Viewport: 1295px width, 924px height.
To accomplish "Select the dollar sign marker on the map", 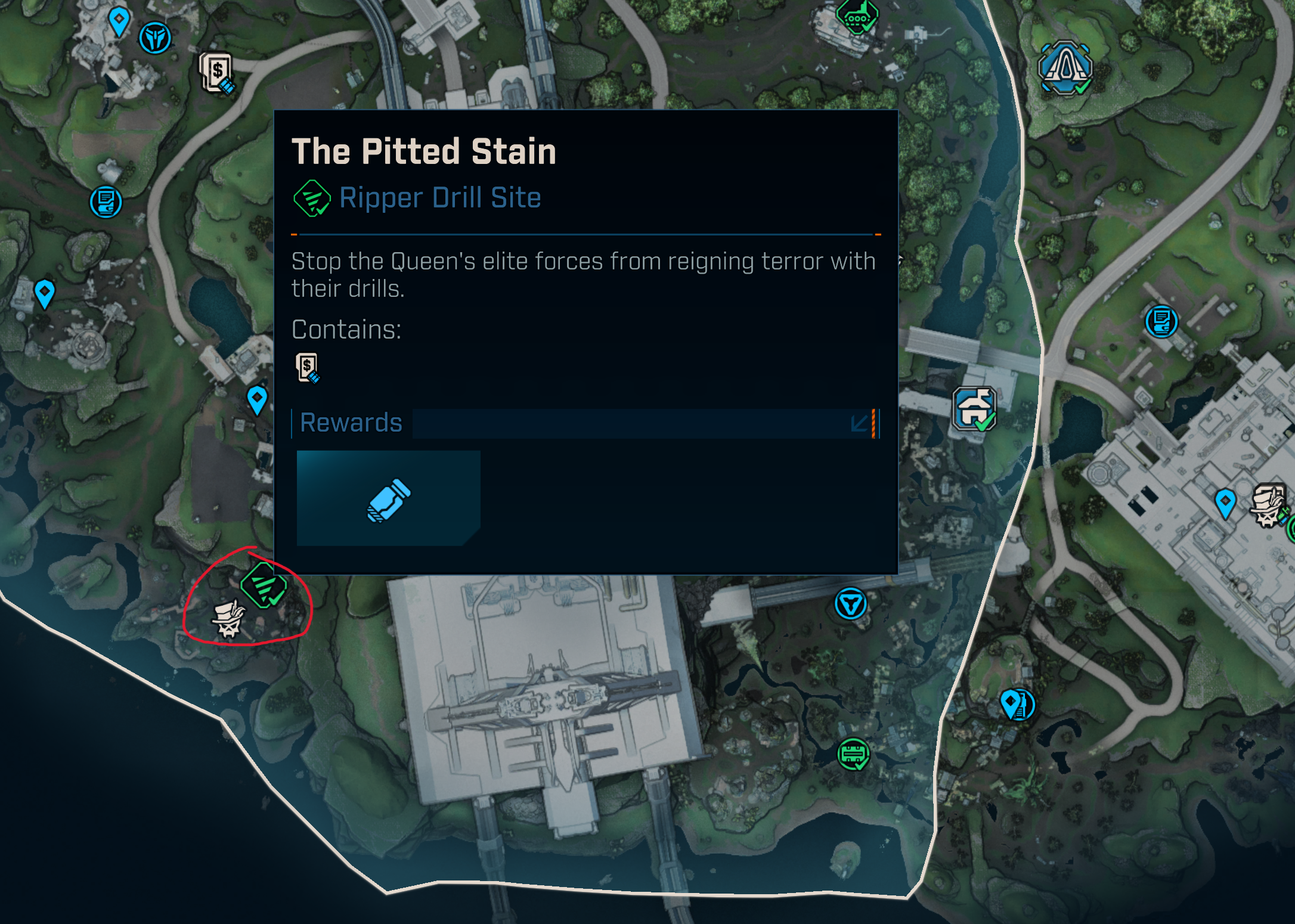I will [217, 73].
